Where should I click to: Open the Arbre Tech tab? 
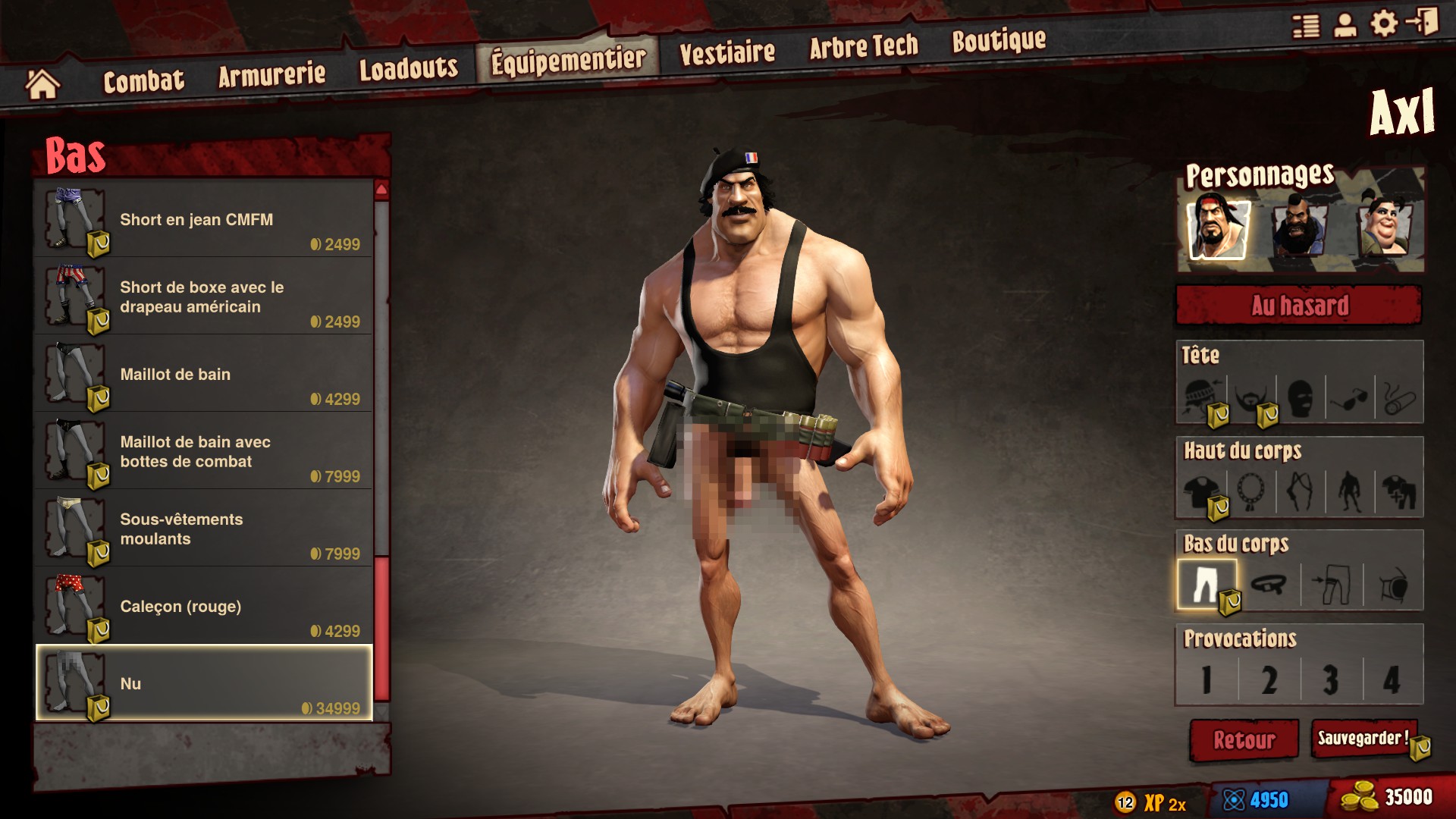(863, 47)
